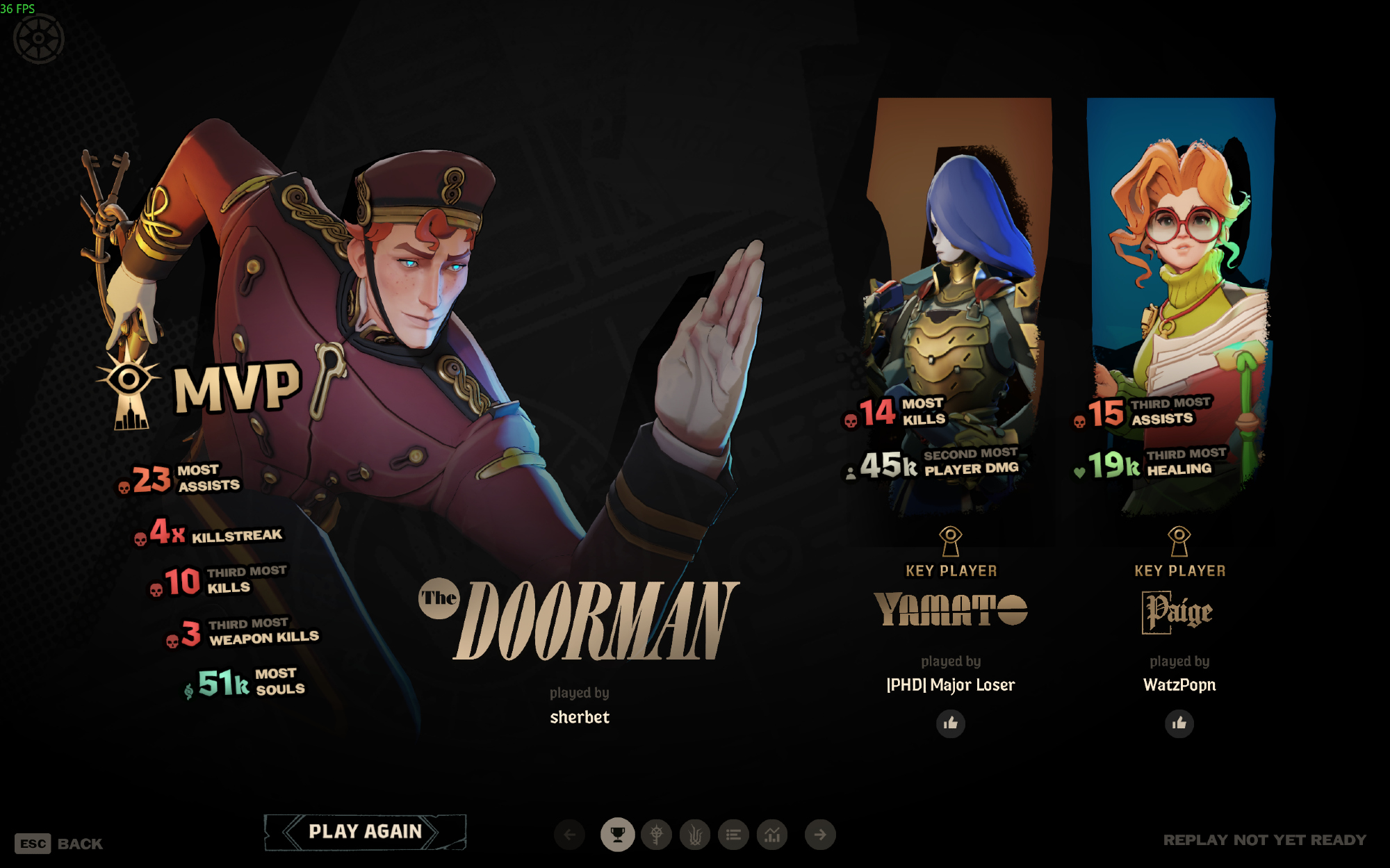1390x868 pixels.
Task: Click the wheel emblem in the top-left corner
Action: click(39, 39)
